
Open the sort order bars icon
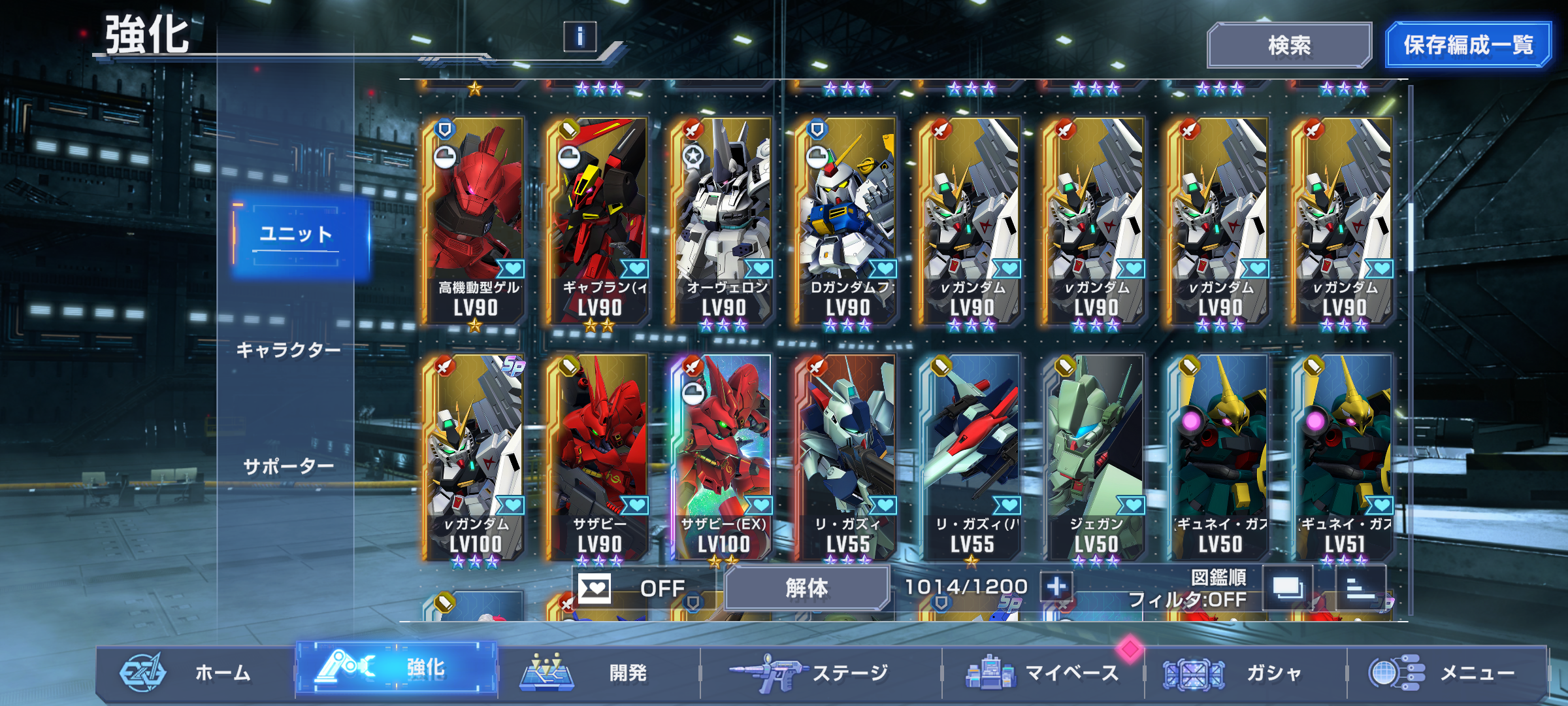tap(1360, 587)
